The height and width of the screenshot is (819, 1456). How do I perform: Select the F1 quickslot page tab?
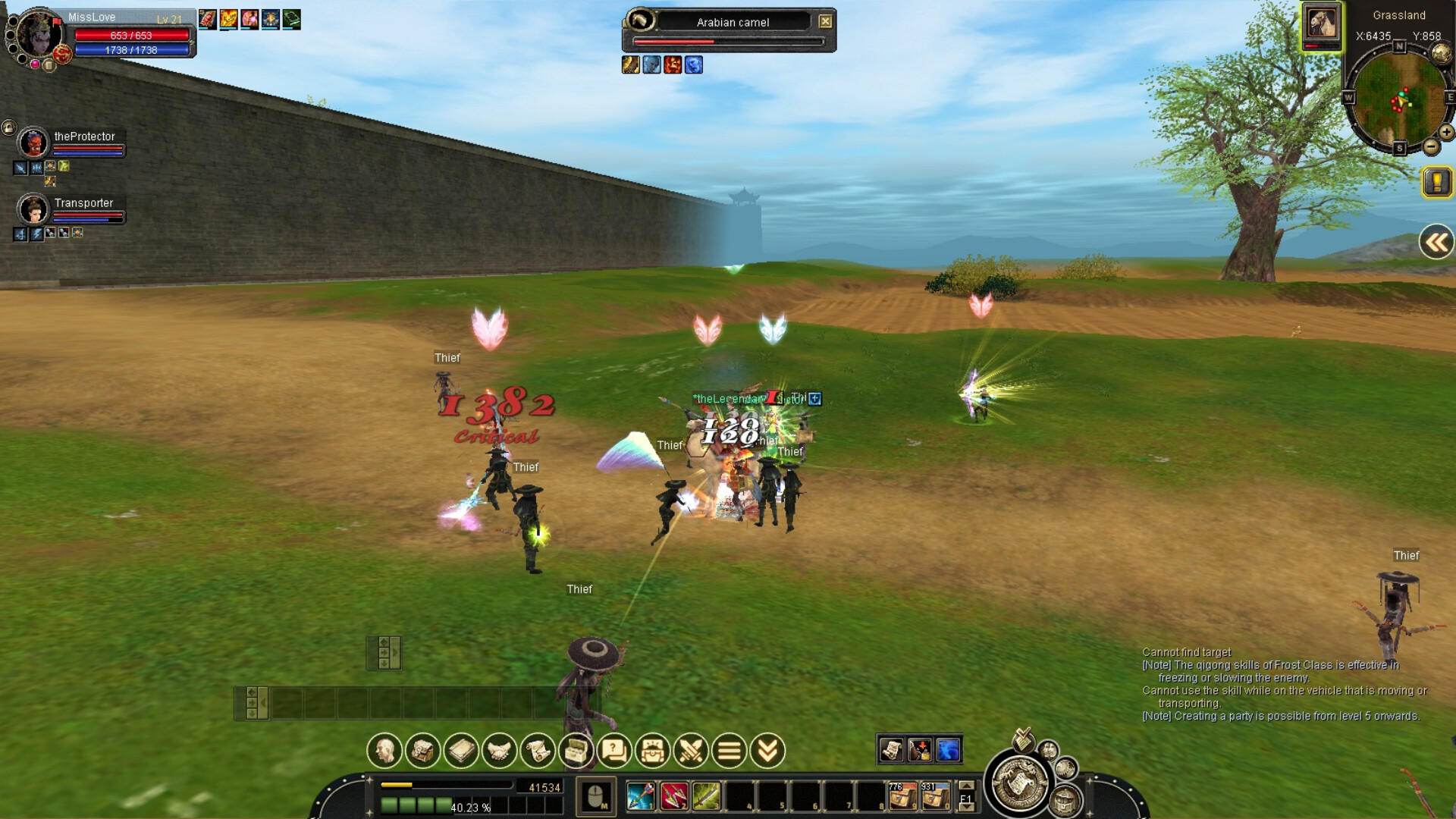click(x=968, y=798)
